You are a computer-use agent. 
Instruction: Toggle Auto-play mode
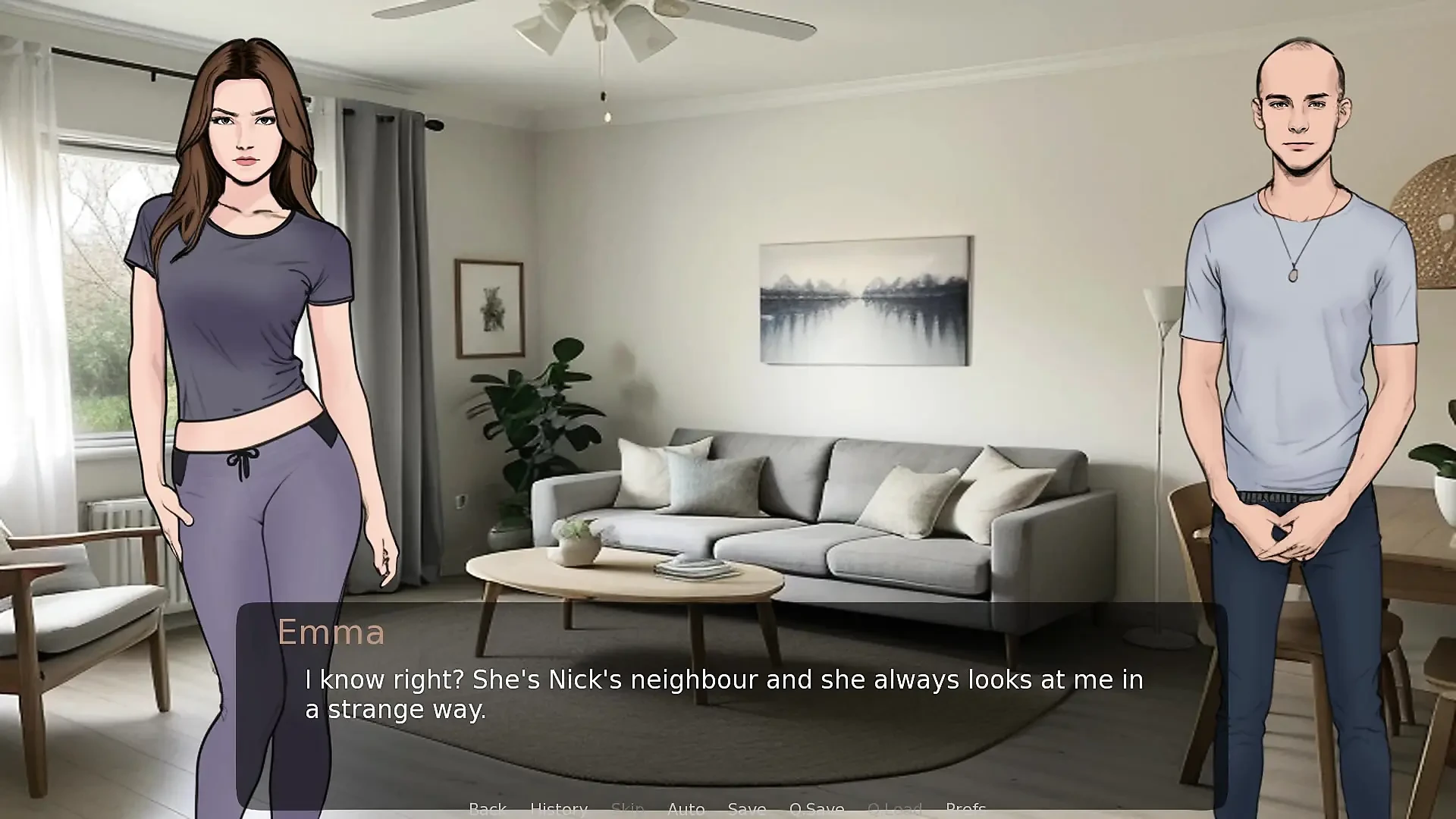(686, 808)
